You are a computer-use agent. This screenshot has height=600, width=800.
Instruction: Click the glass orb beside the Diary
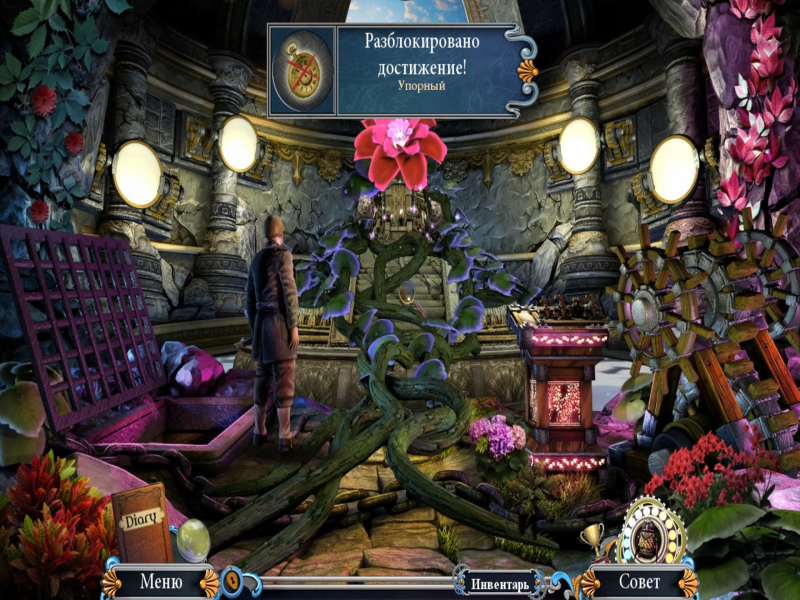[192, 540]
